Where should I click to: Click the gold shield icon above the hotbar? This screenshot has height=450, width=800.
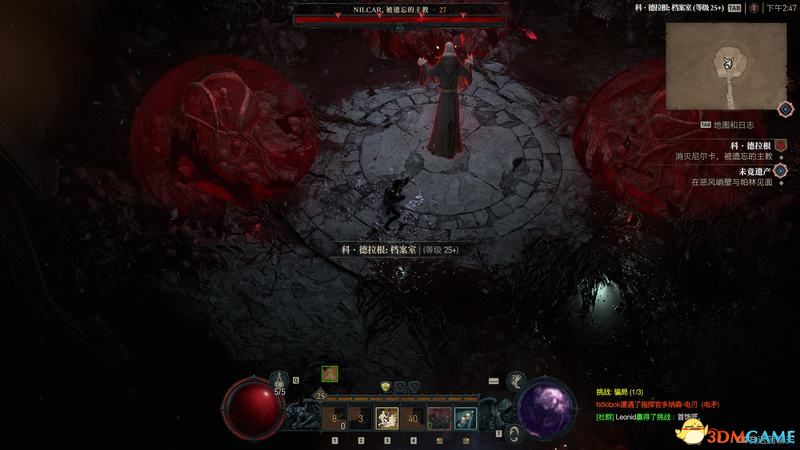pos(387,386)
